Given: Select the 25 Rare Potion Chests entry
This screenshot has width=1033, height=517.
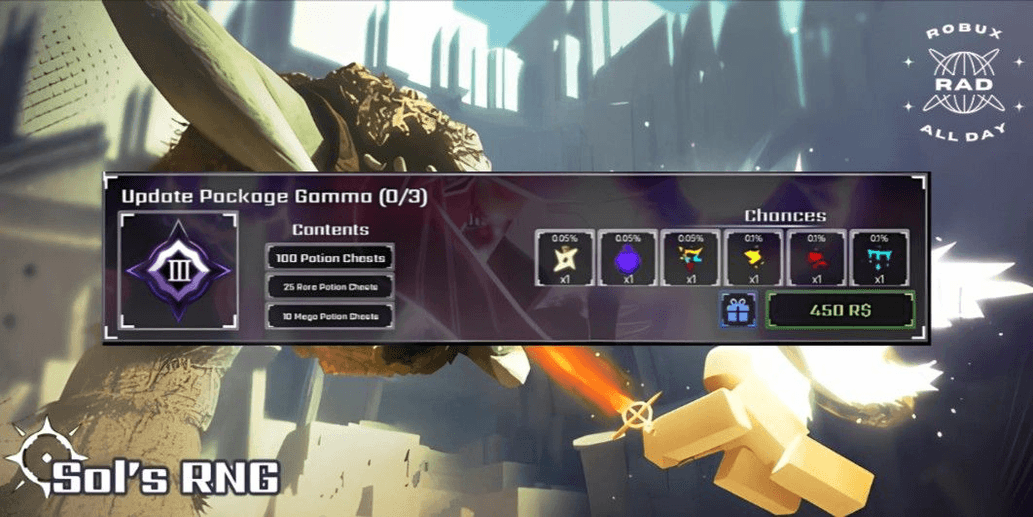Looking at the screenshot, I should [x=330, y=287].
